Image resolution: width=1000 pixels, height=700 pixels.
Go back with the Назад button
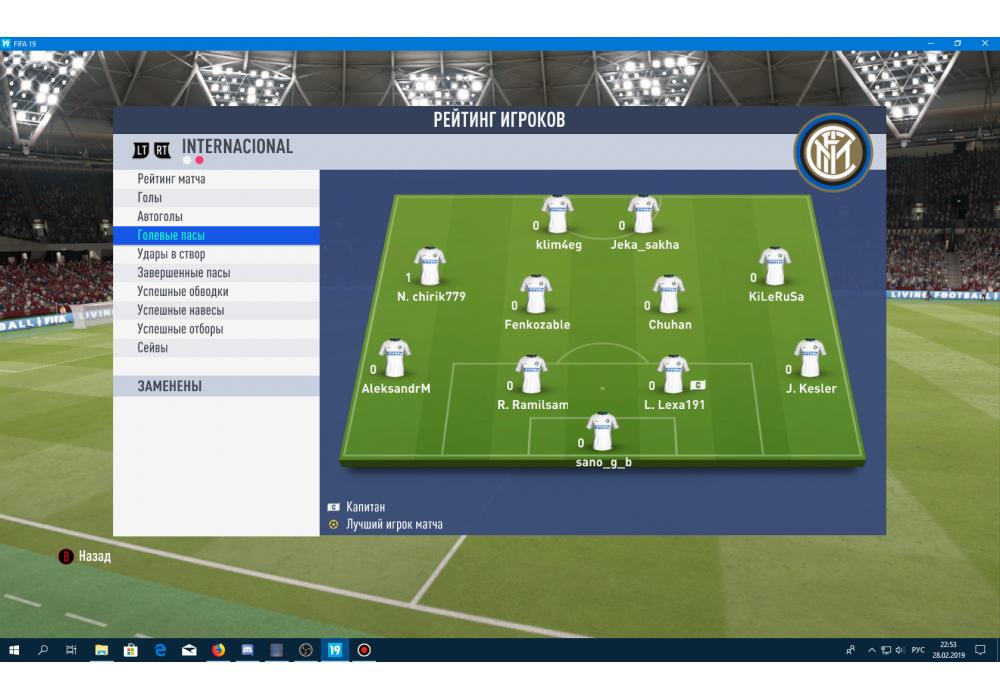point(86,556)
